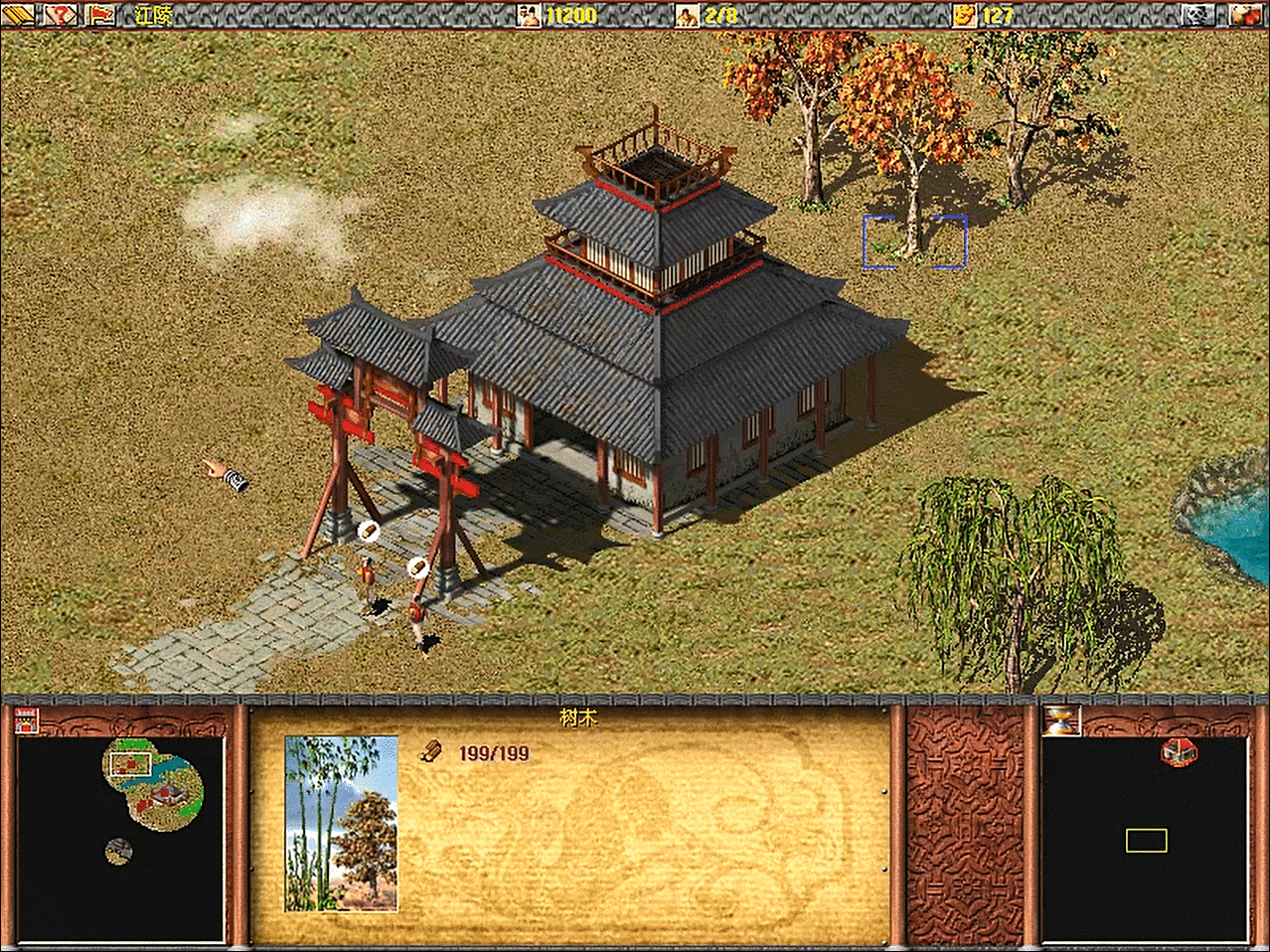The image size is (1270, 952).
Task: Click the hourglass icon above the right panel
Action: click(x=1060, y=720)
